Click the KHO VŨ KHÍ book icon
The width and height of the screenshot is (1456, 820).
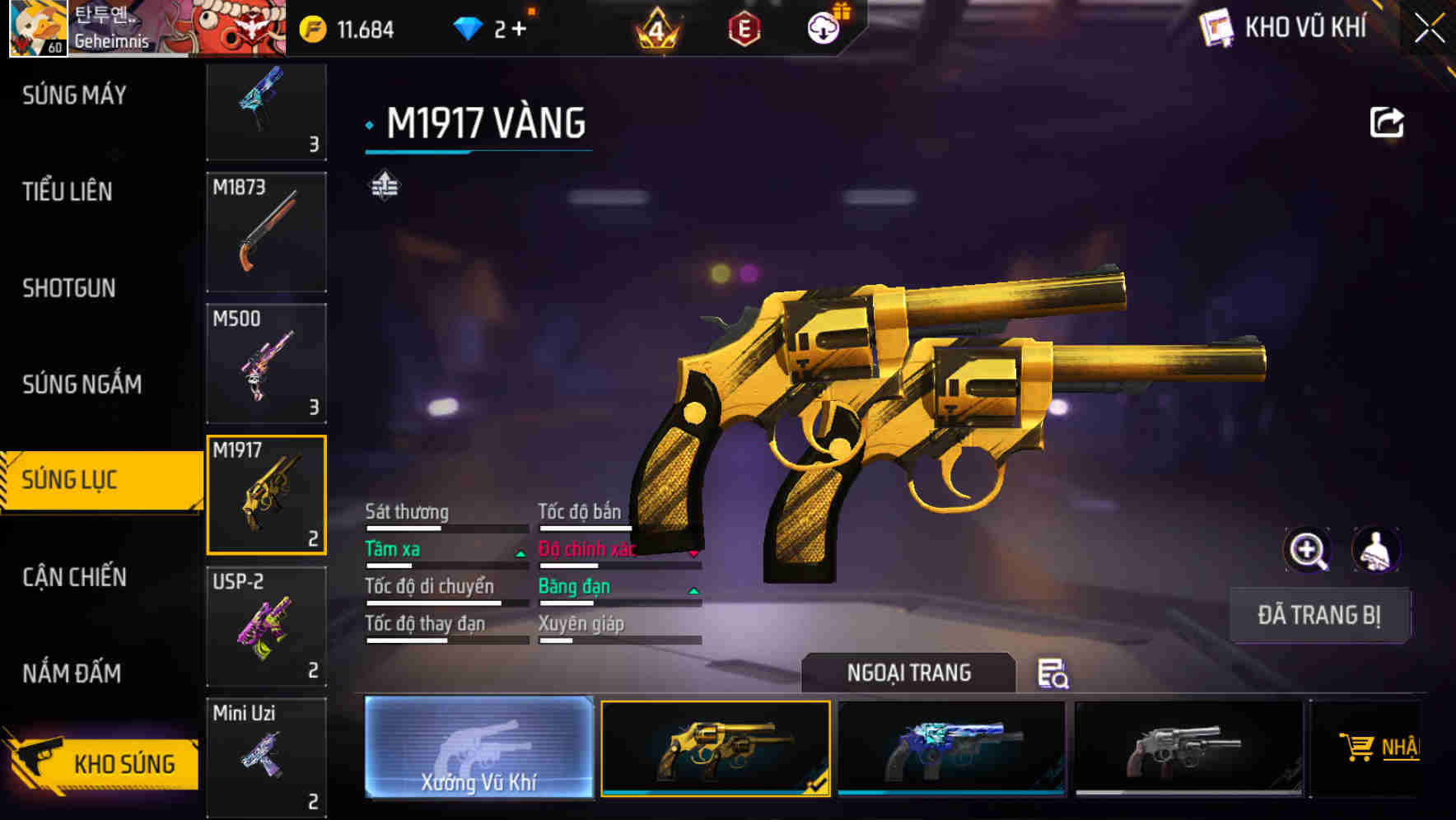pyautogui.click(x=1216, y=27)
